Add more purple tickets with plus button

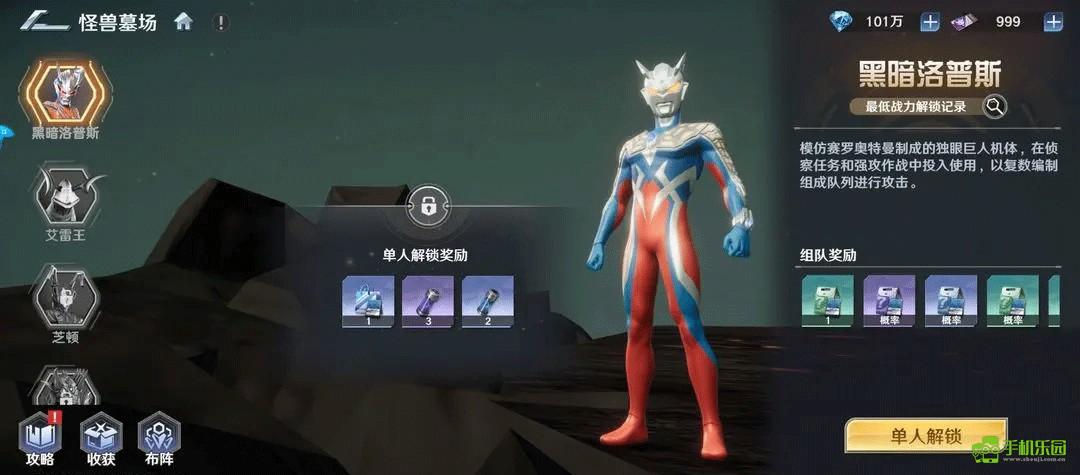click(x=1053, y=21)
